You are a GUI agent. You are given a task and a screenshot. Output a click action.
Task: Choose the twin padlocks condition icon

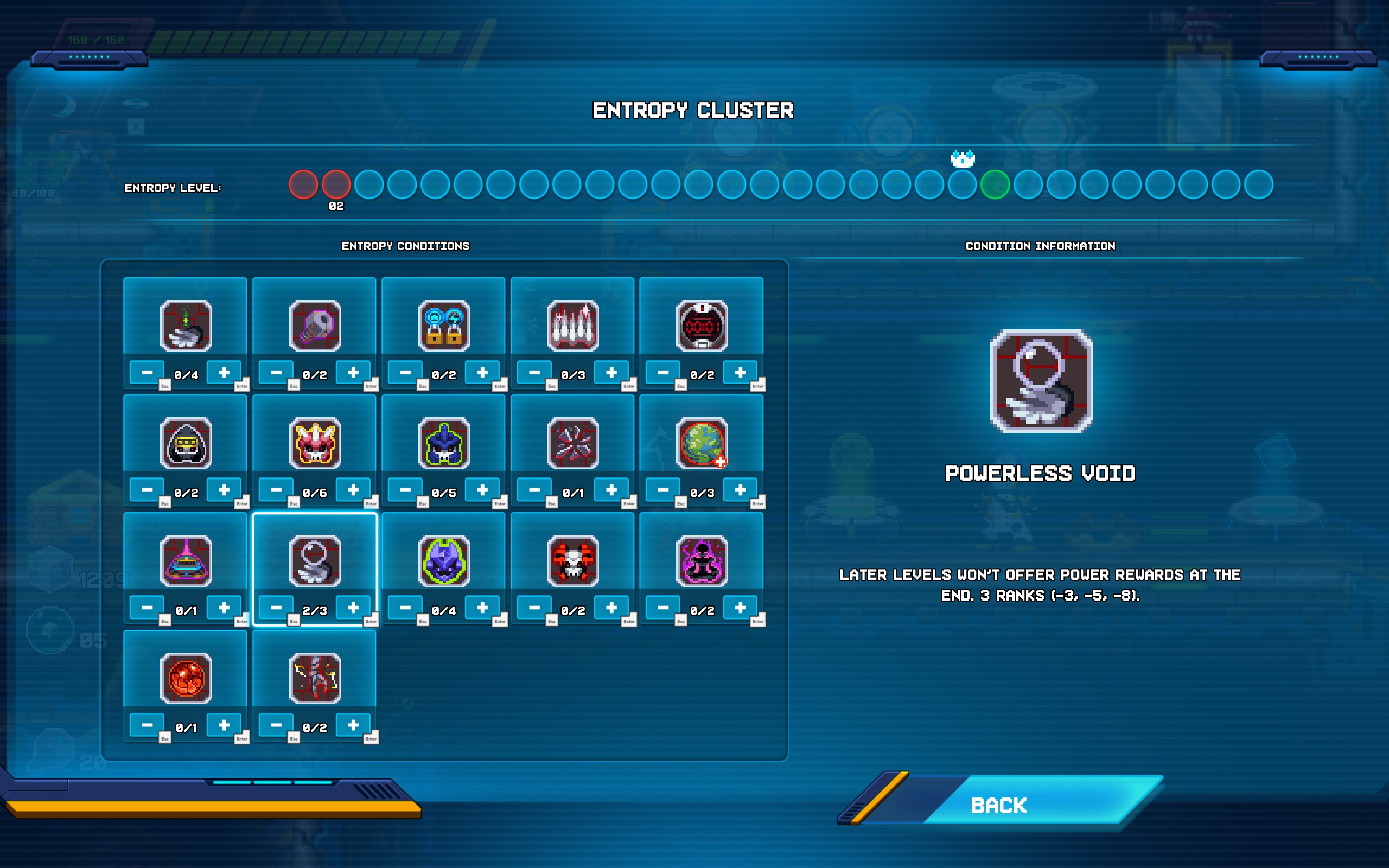pyautogui.click(x=444, y=325)
